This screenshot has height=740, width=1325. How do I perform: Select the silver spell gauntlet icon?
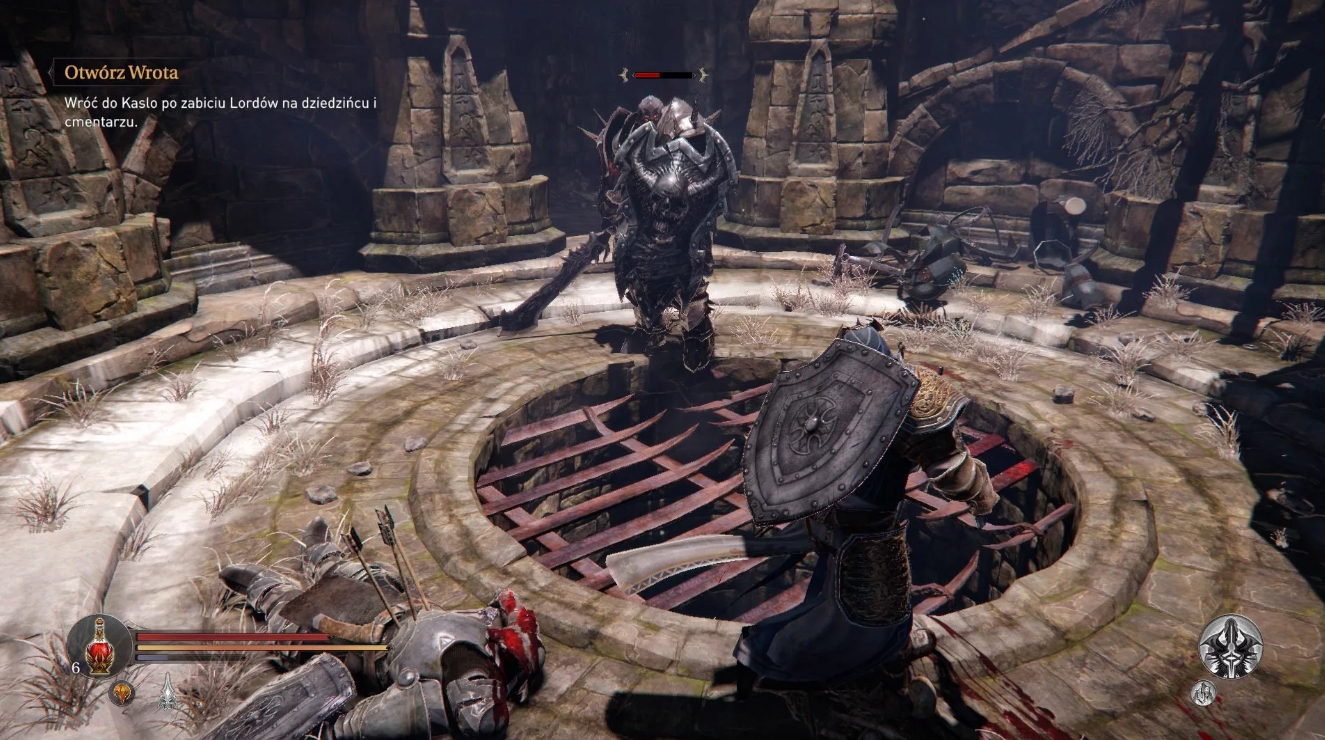165,692
